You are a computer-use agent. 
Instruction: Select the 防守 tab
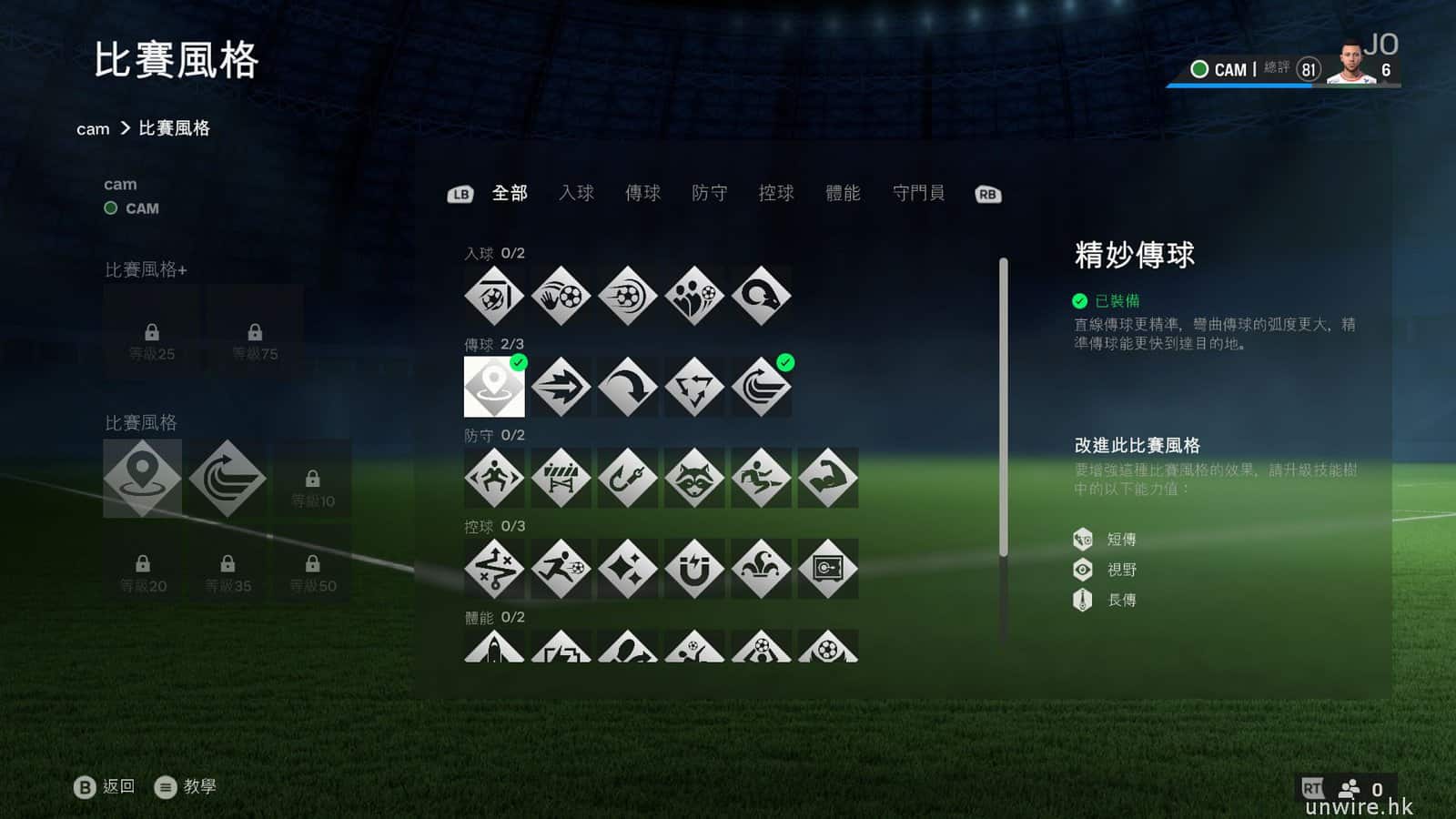(x=709, y=193)
